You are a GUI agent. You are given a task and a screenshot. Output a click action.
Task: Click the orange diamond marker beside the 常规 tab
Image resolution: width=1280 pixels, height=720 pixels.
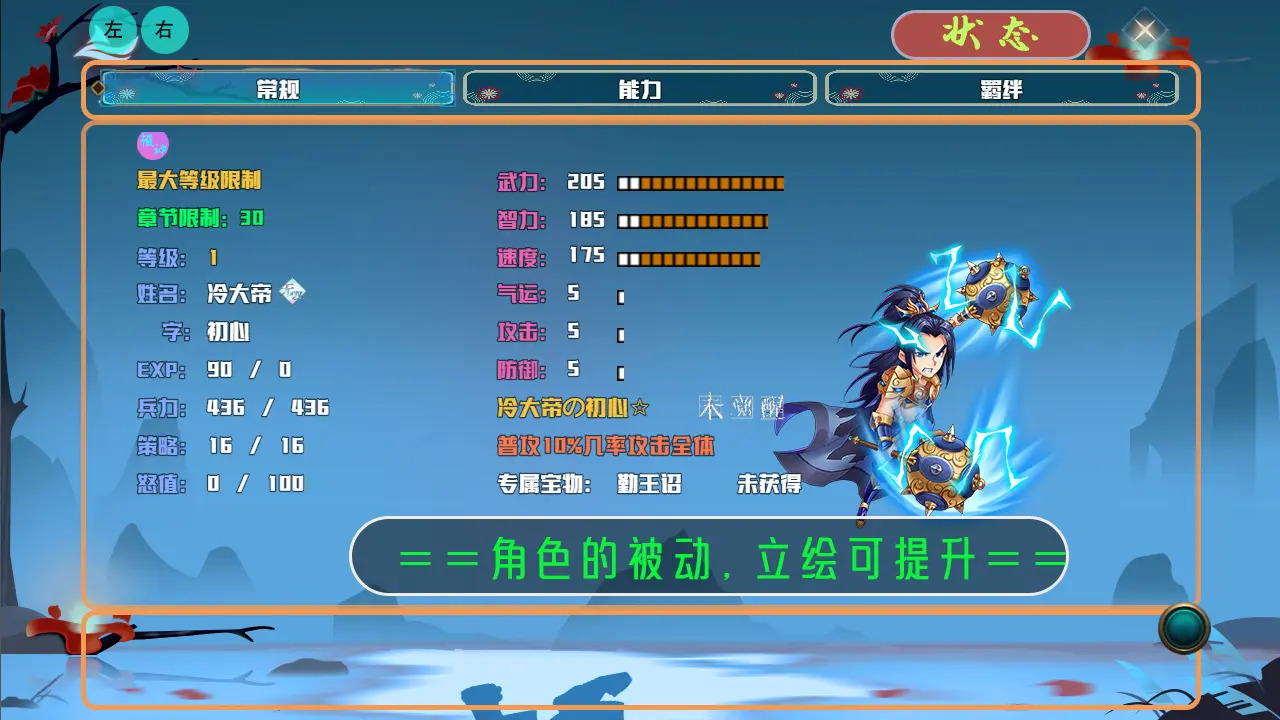[97, 88]
